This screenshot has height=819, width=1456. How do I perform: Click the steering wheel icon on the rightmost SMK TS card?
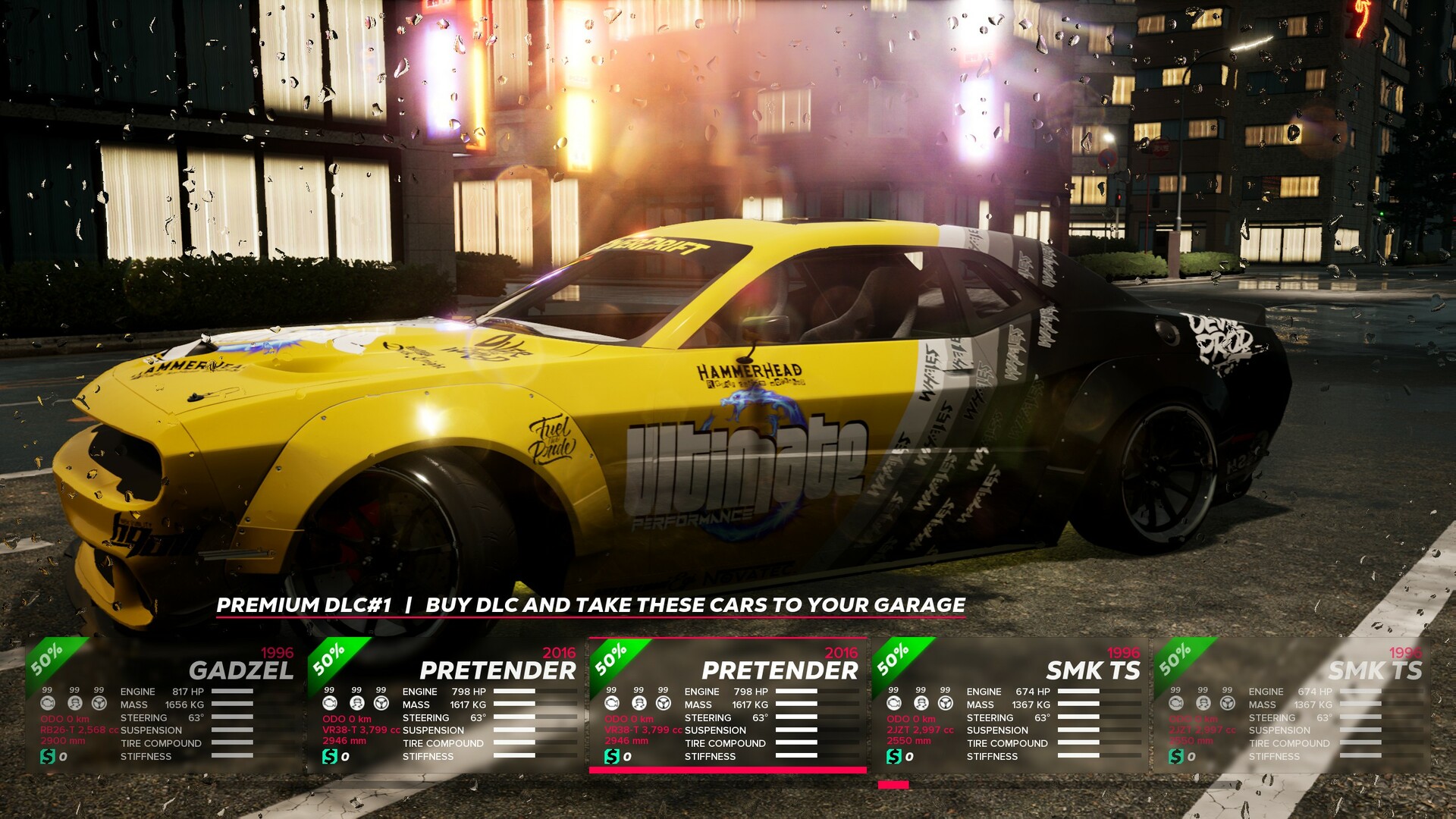(1227, 704)
